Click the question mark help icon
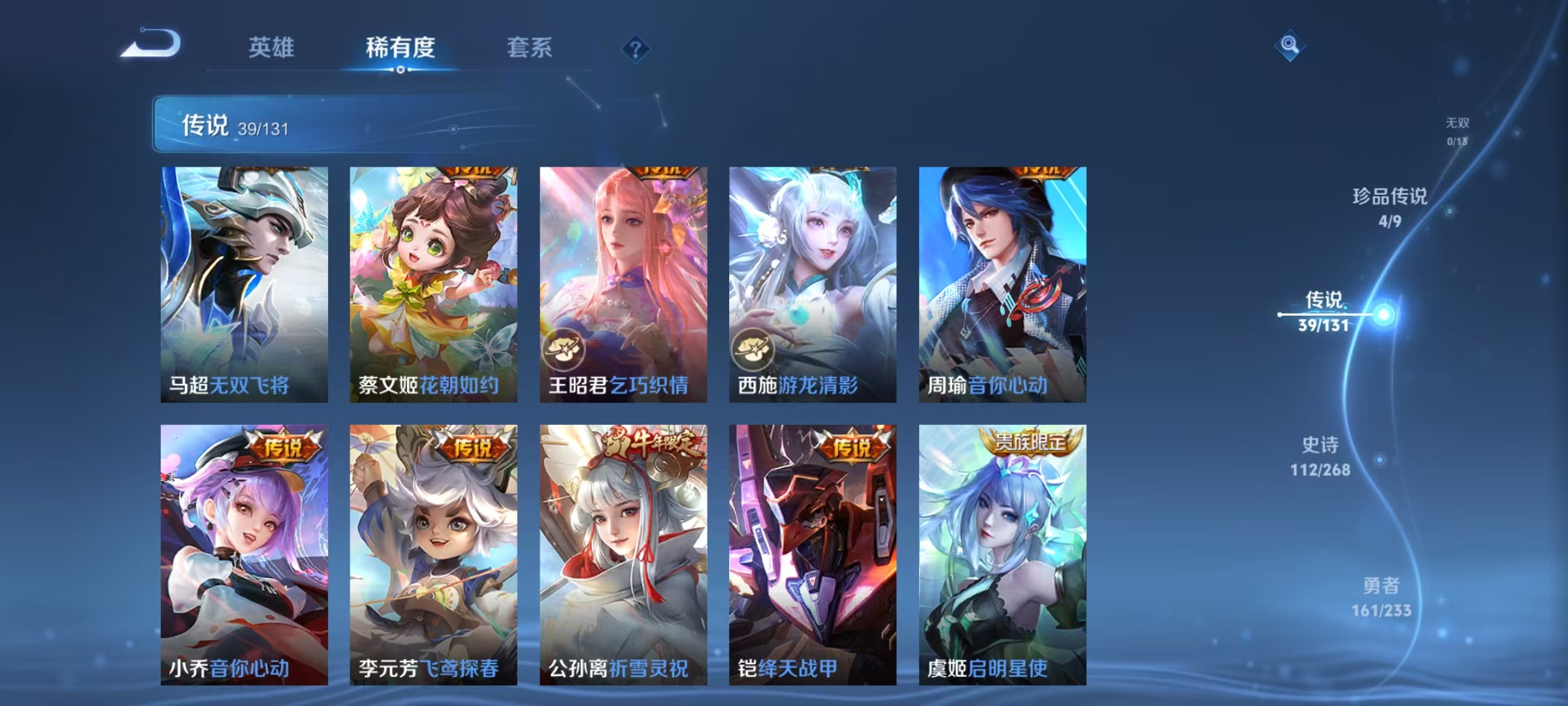1568x706 pixels. 636,50
